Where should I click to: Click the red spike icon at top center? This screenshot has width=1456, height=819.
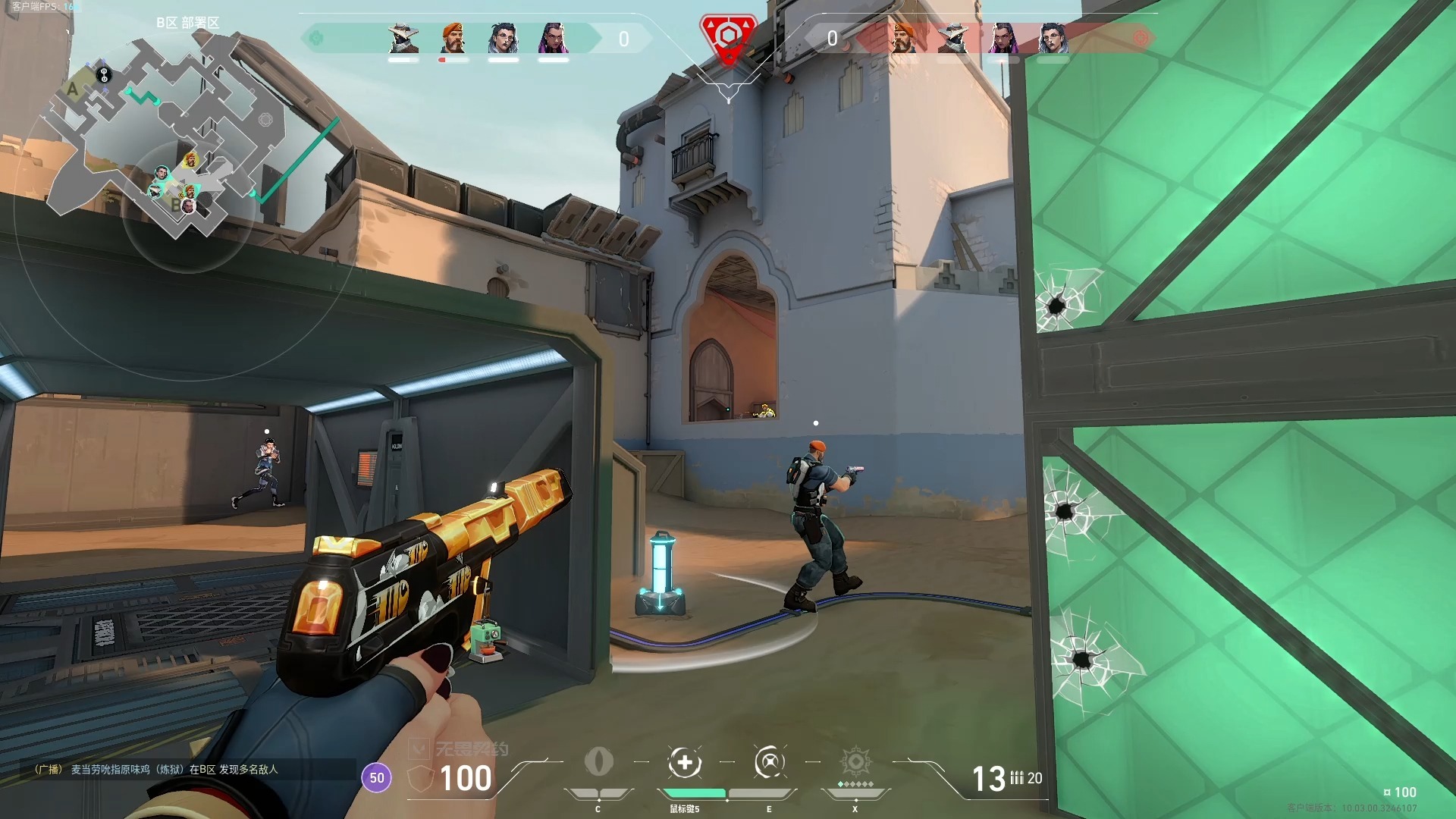pos(728,38)
